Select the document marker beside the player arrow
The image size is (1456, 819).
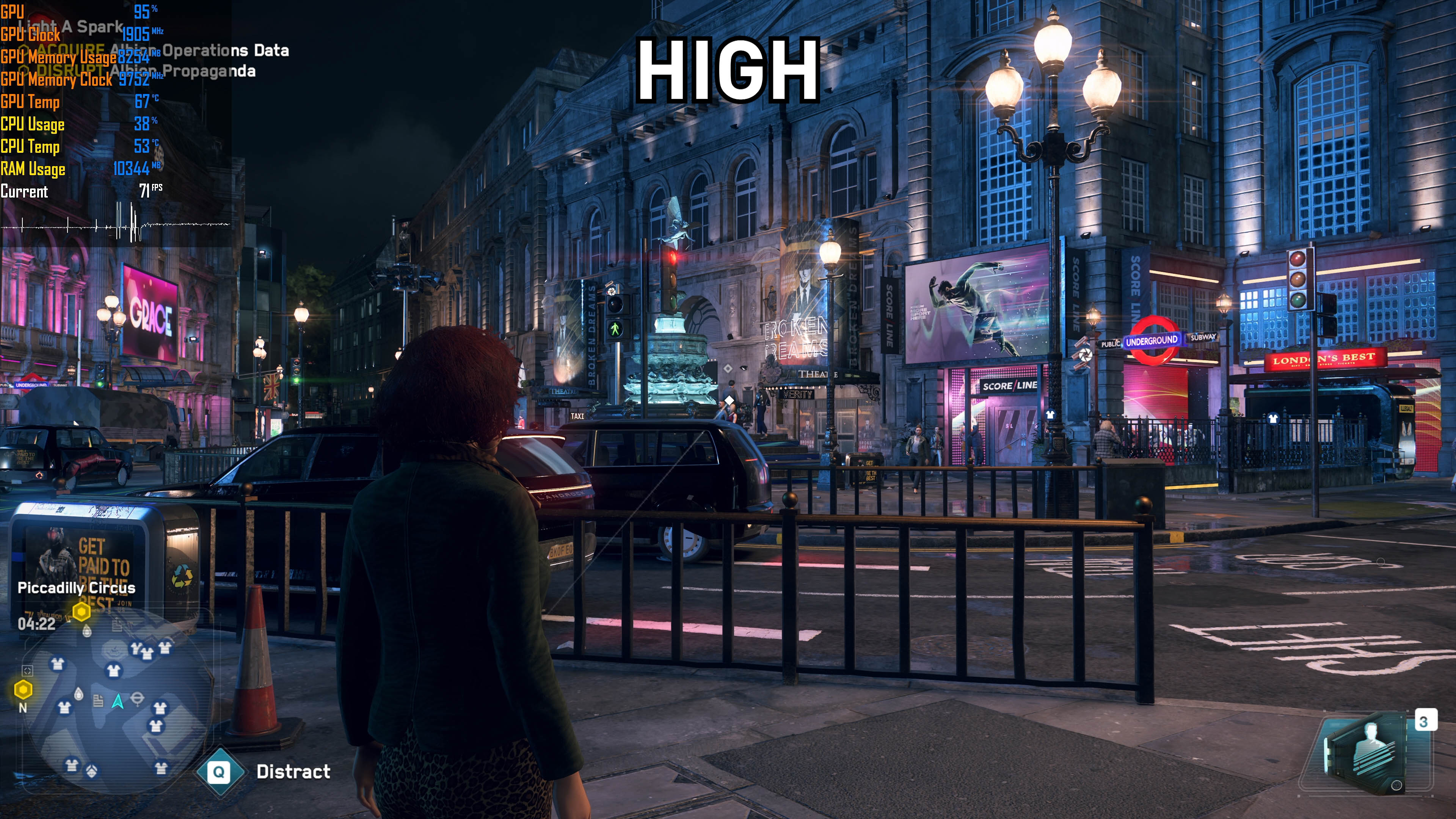click(x=98, y=701)
